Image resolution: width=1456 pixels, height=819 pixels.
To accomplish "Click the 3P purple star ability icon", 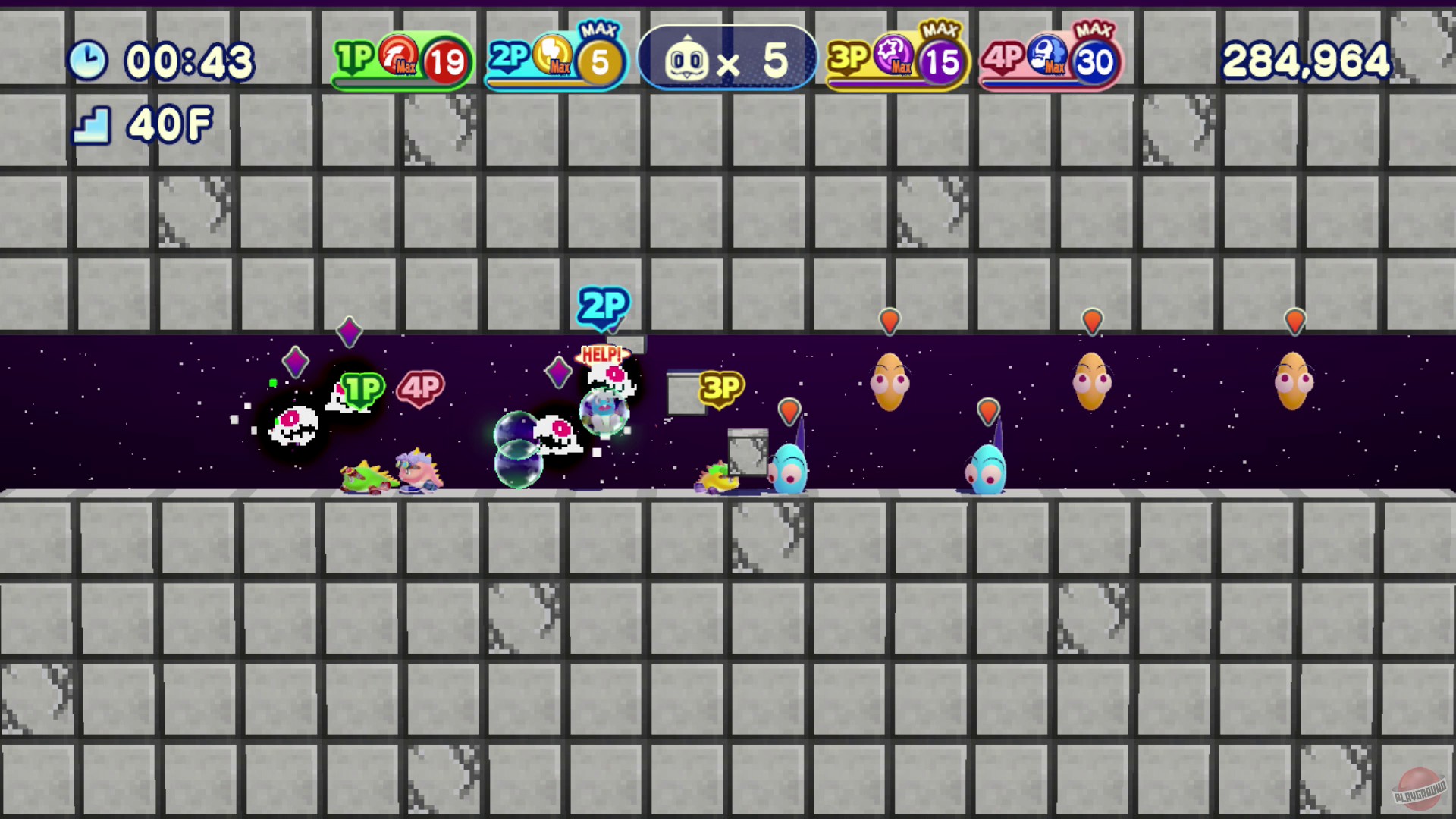I will (893, 58).
